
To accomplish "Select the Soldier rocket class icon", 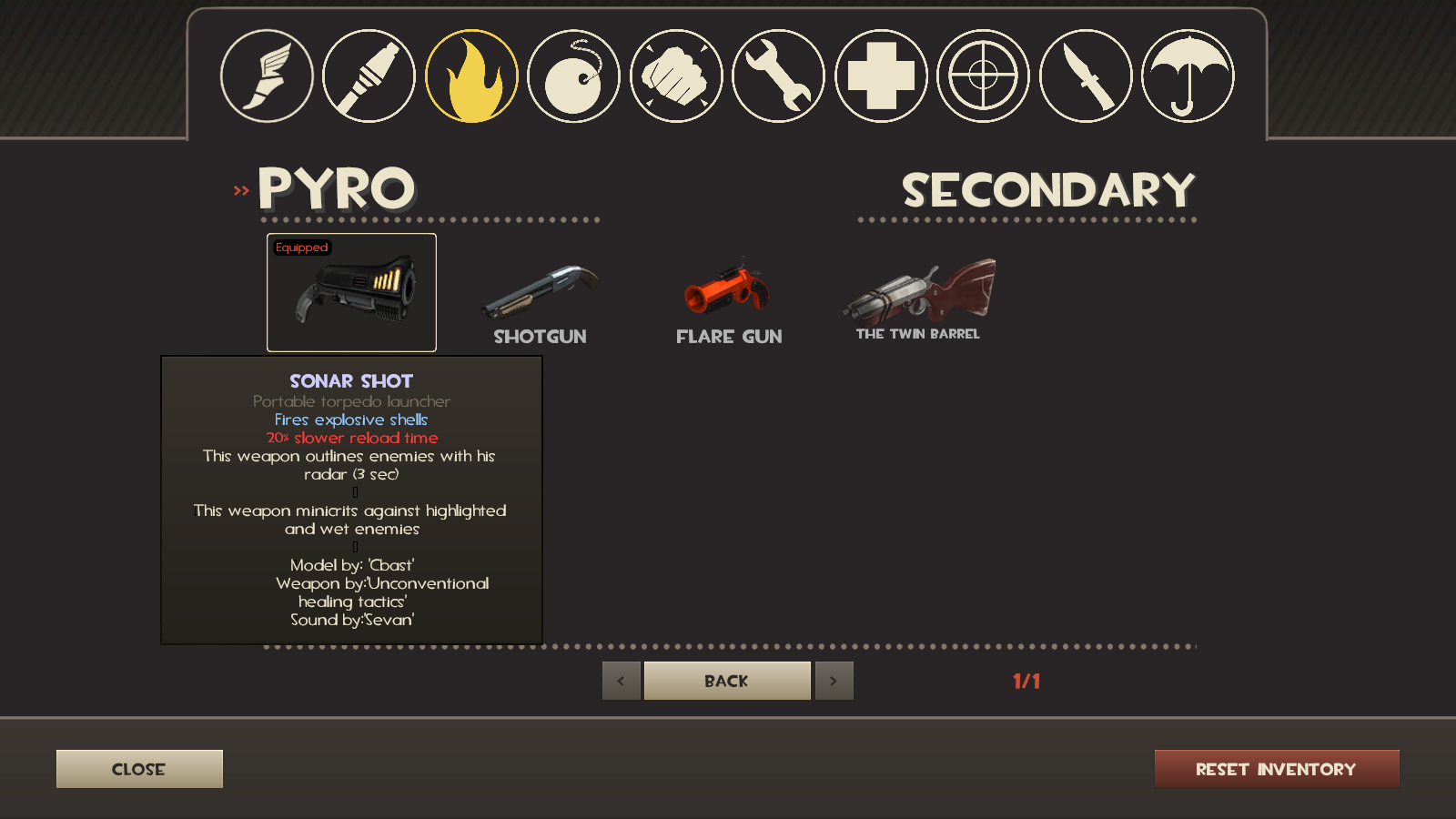I will click(368, 76).
